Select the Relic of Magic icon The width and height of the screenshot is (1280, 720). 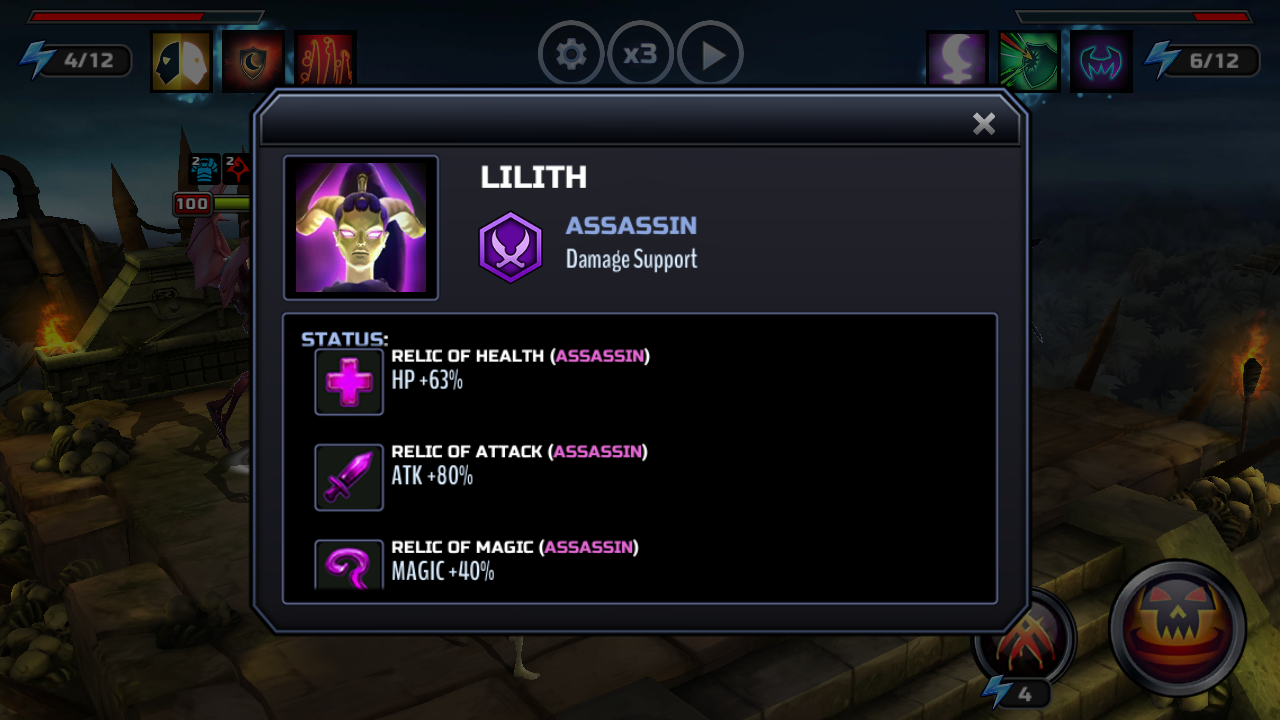tap(349, 565)
